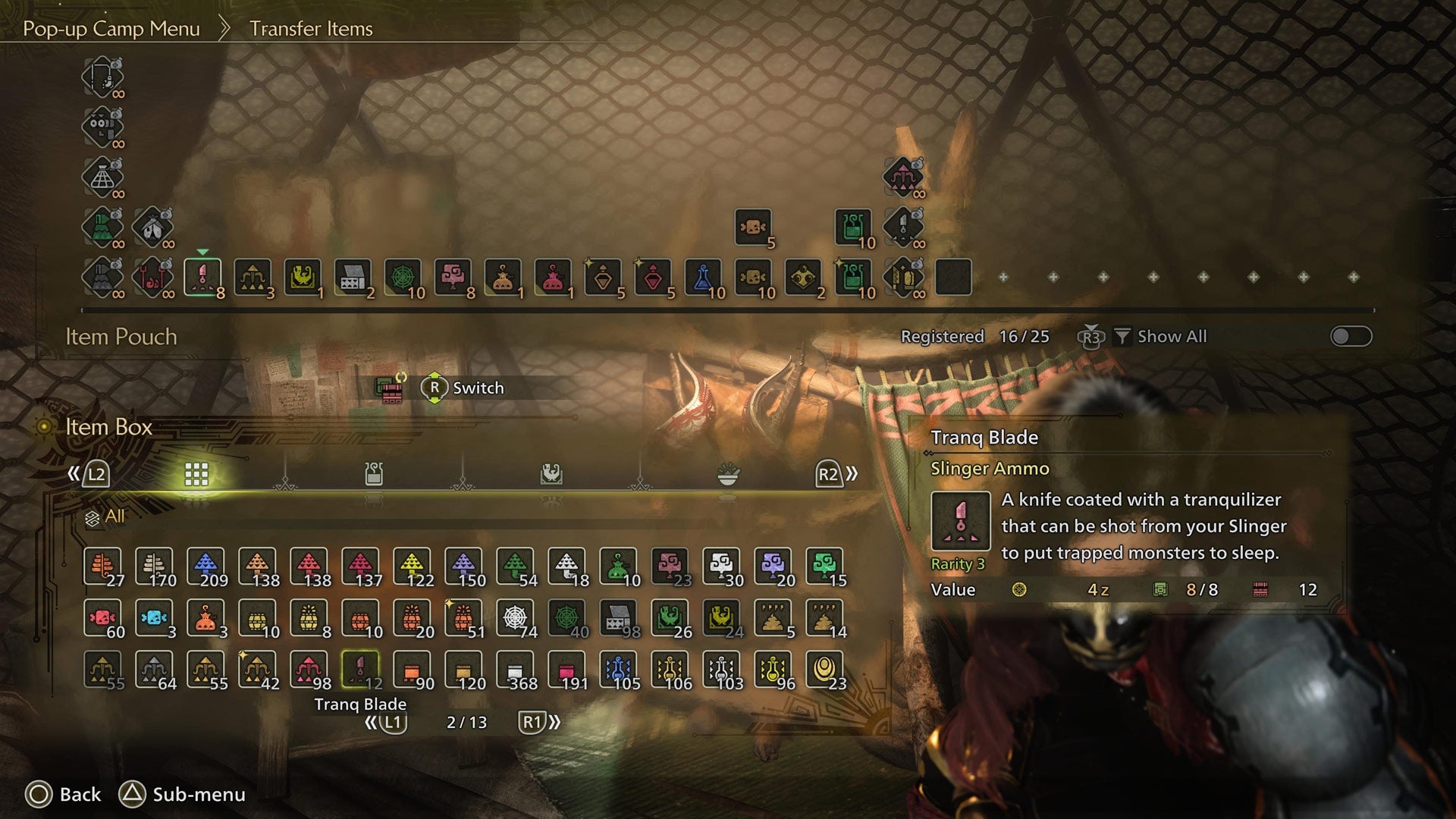1456x819 pixels.
Task: Select the sparkling orange vigorwasp icon in the pouch
Action: pyautogui.click(x=504, y=277)
